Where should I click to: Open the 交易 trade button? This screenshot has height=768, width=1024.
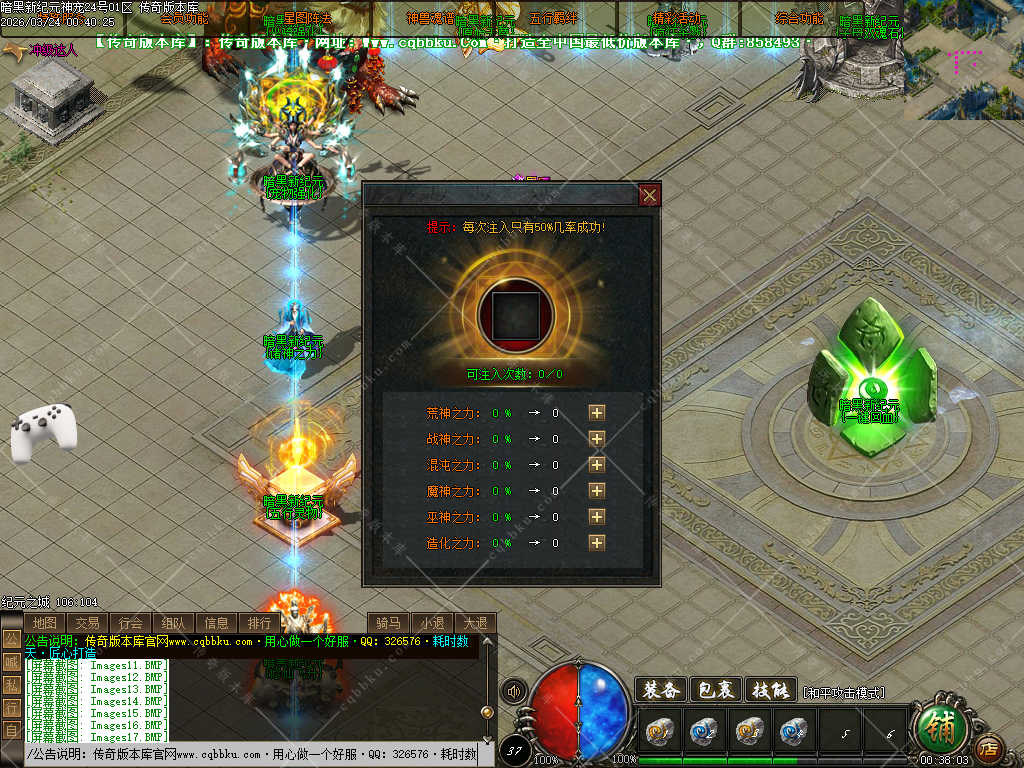click(87, 623)
